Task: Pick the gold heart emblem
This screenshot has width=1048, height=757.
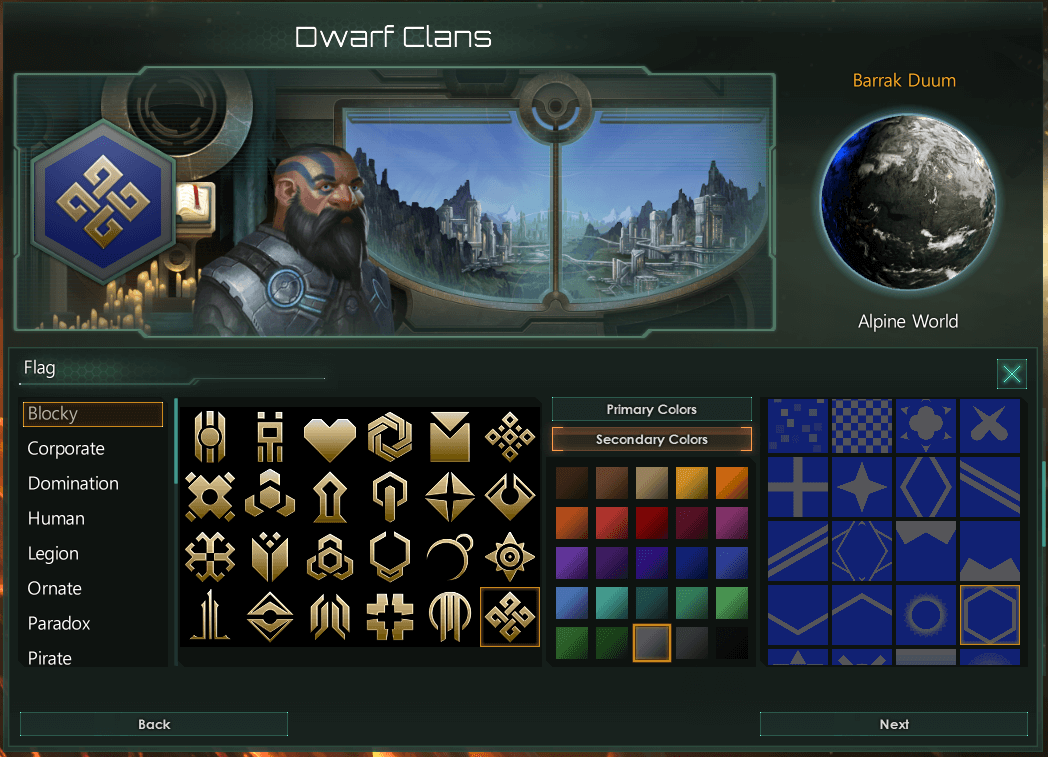Action: [330, 437]
